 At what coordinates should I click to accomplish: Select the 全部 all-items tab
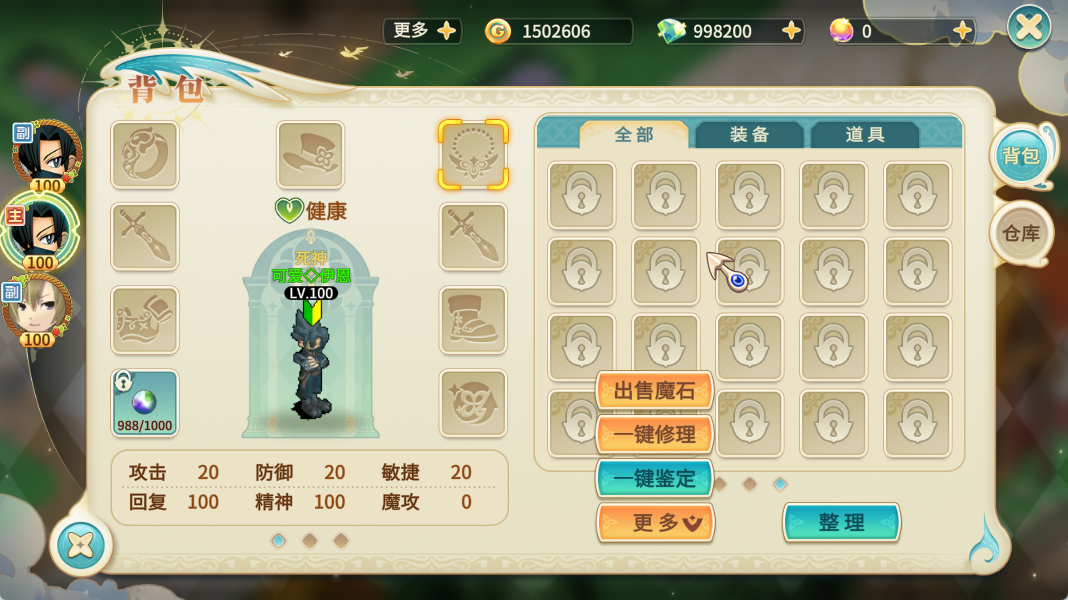tap(634, 135)
